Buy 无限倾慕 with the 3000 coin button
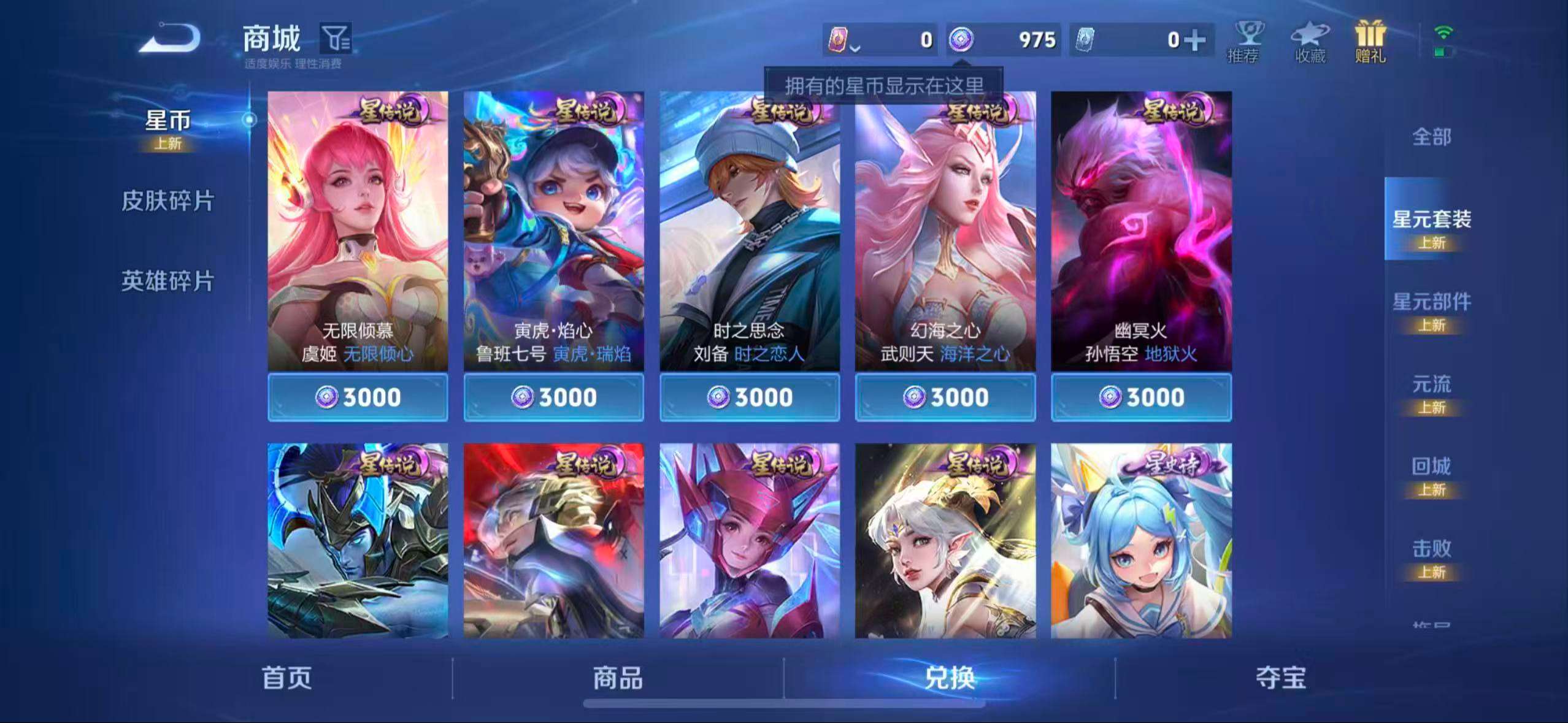The width and height of the screenshot is (1568, 723). pyautogui.click(x=357, y=397)
